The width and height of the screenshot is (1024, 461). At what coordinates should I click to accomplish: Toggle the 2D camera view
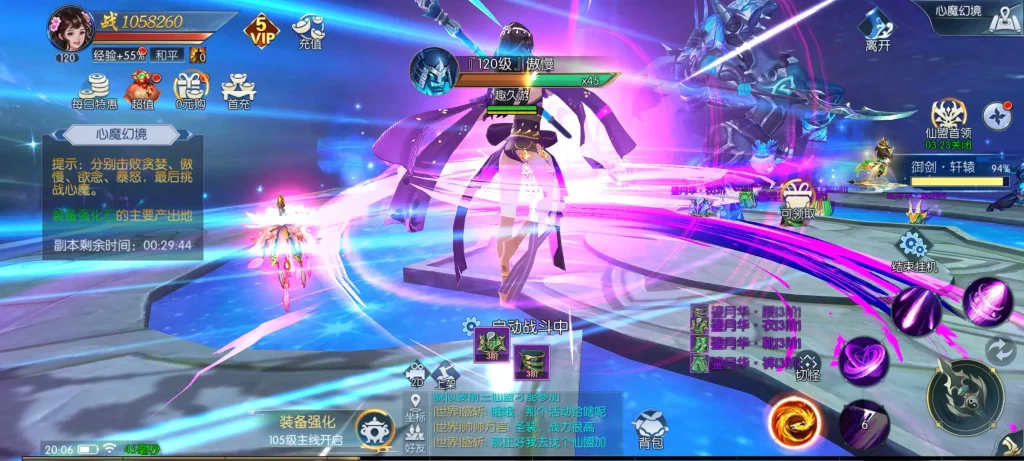[416, 374]
